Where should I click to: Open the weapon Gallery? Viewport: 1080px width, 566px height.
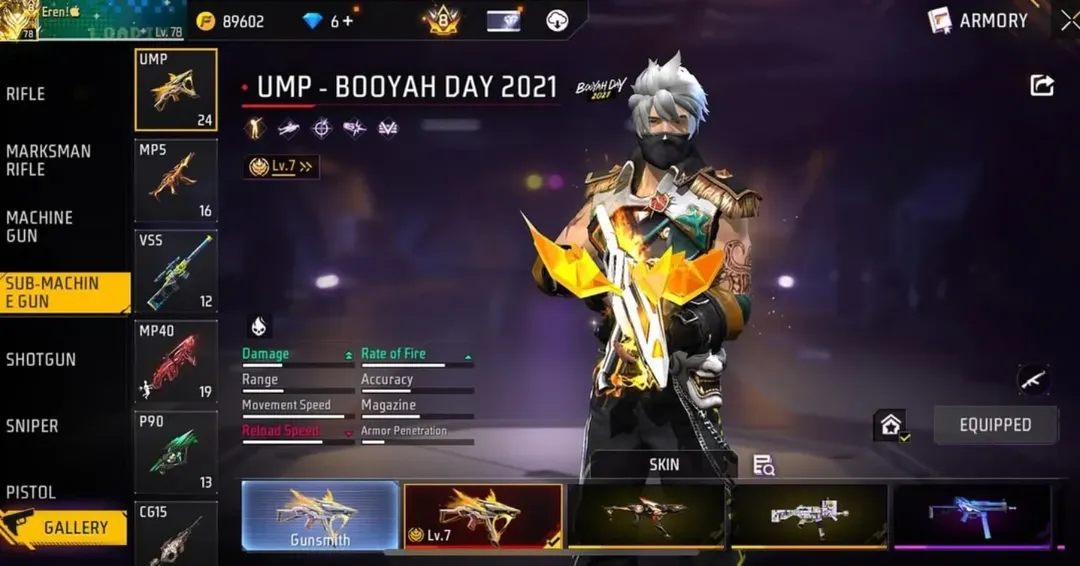[x=66, y=527]
